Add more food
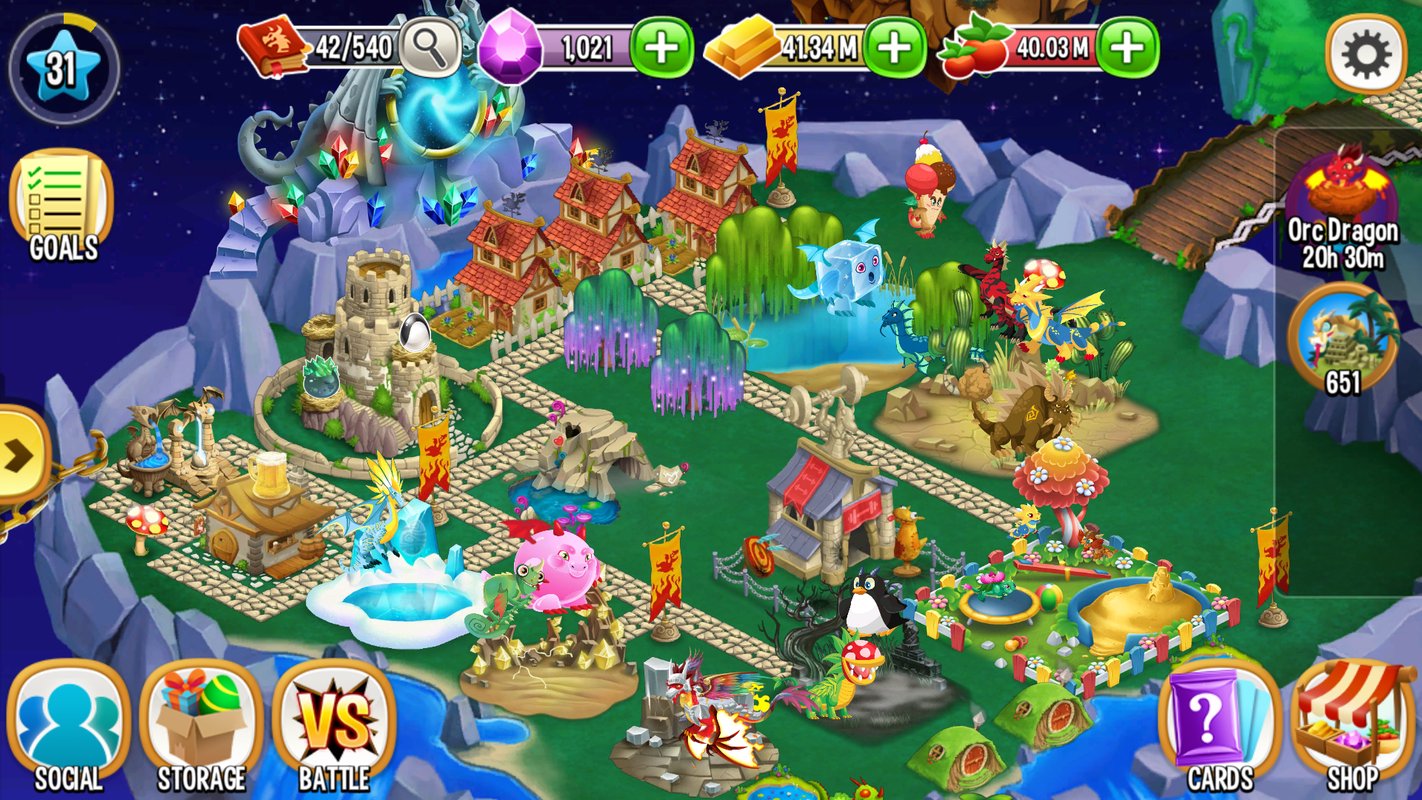Image resolution: width=1422 pixels, height=800 pixels. 1127,47
